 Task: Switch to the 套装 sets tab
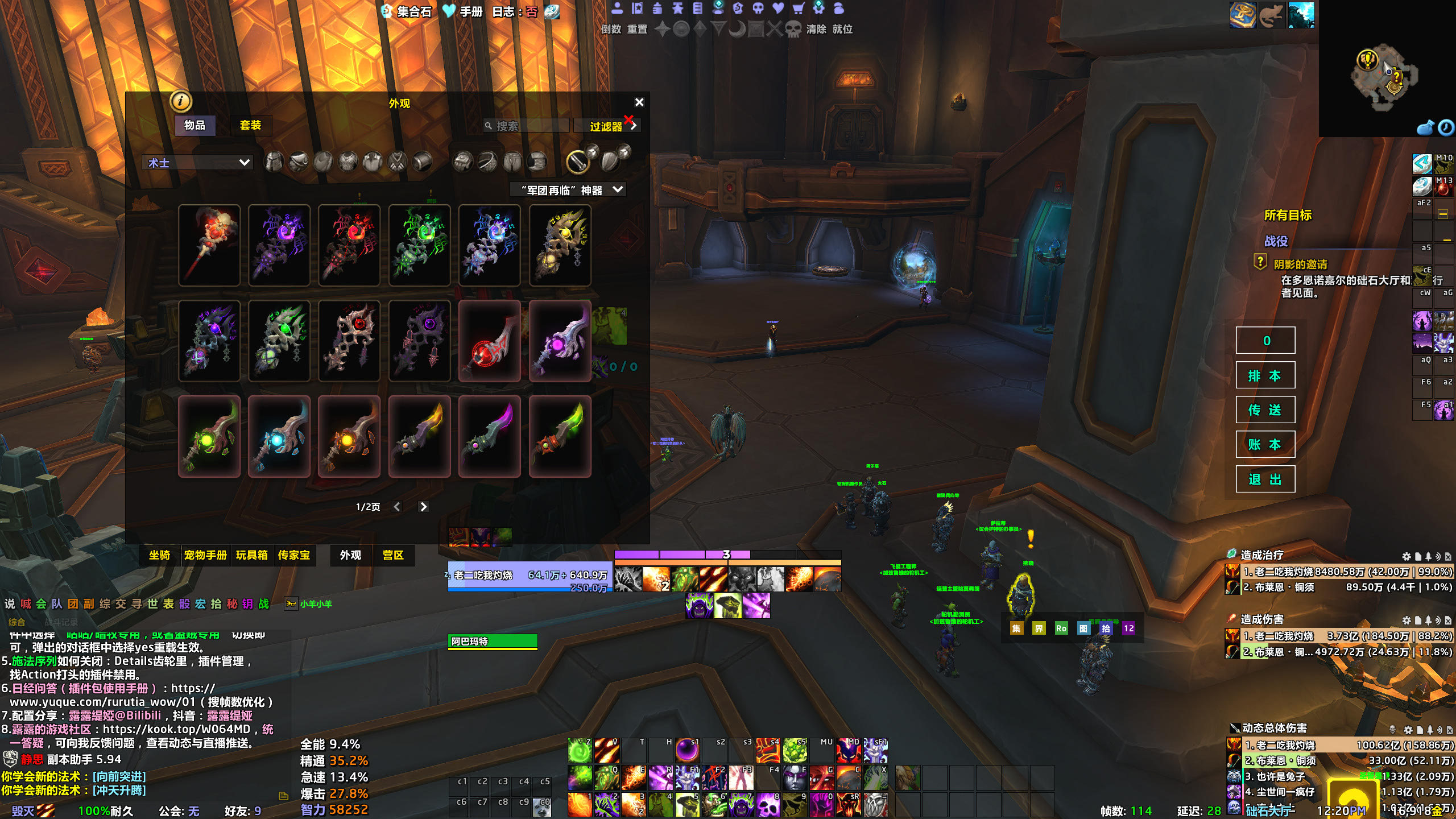[250, 125]
